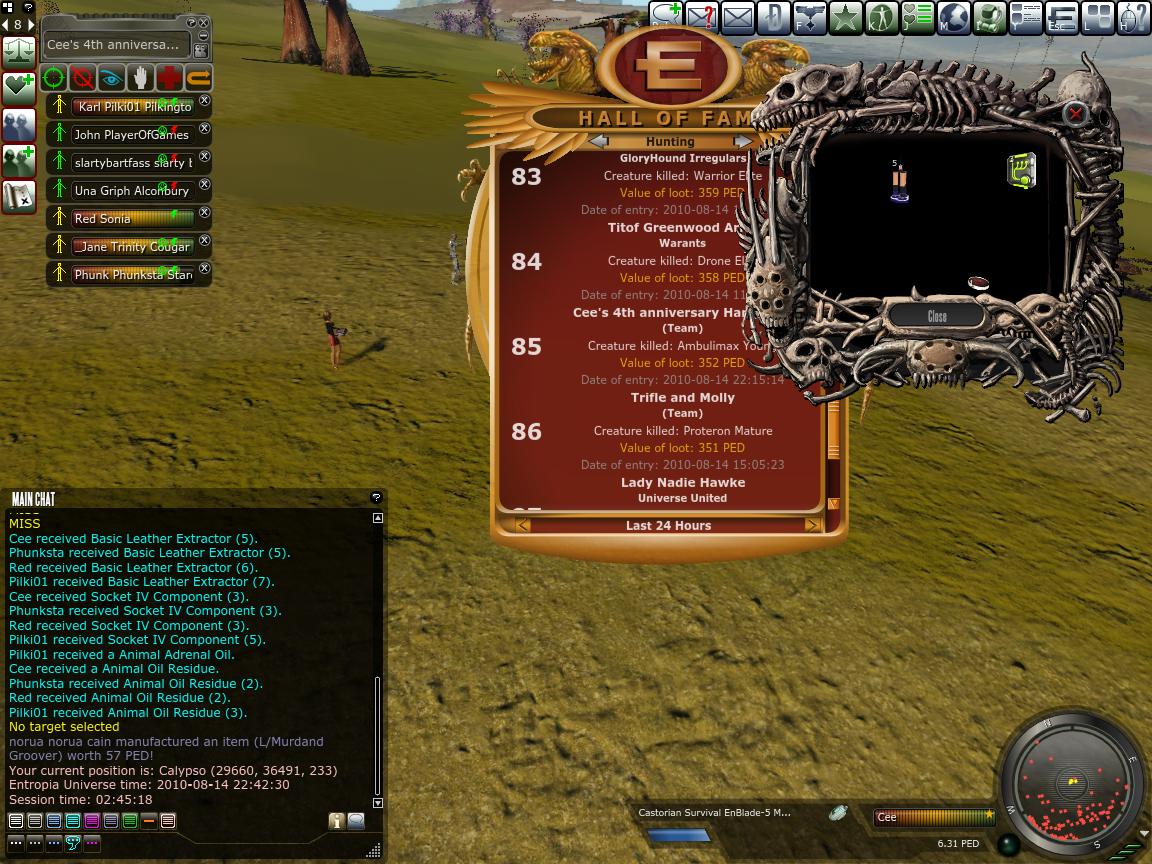Click the radar minimap
Viewport: 1152px width, 864px height.
(x=1070, y=785)
